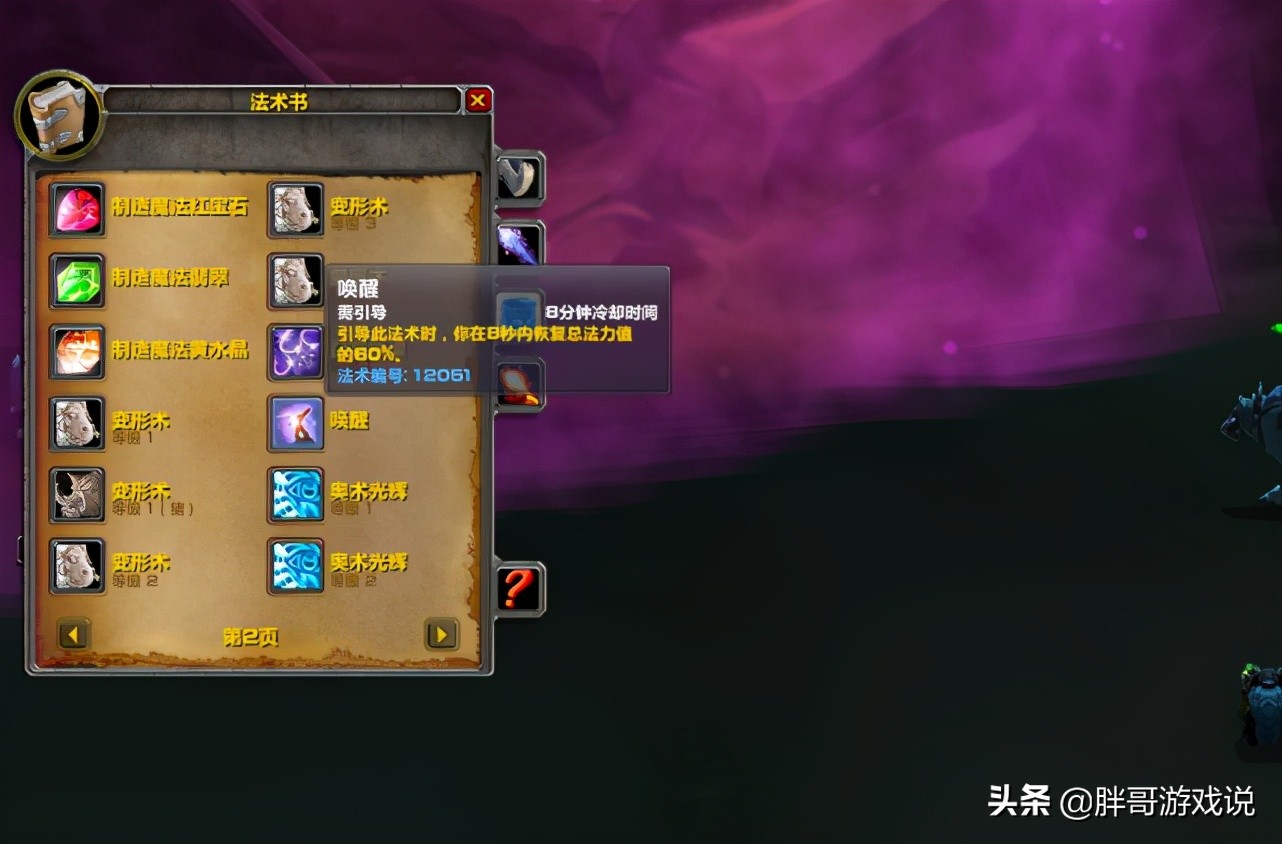The width and height of the screenshot is (1282, 844).
Task: Select the 变形术 等级2 spell icon
Action: tap(78, 564)
